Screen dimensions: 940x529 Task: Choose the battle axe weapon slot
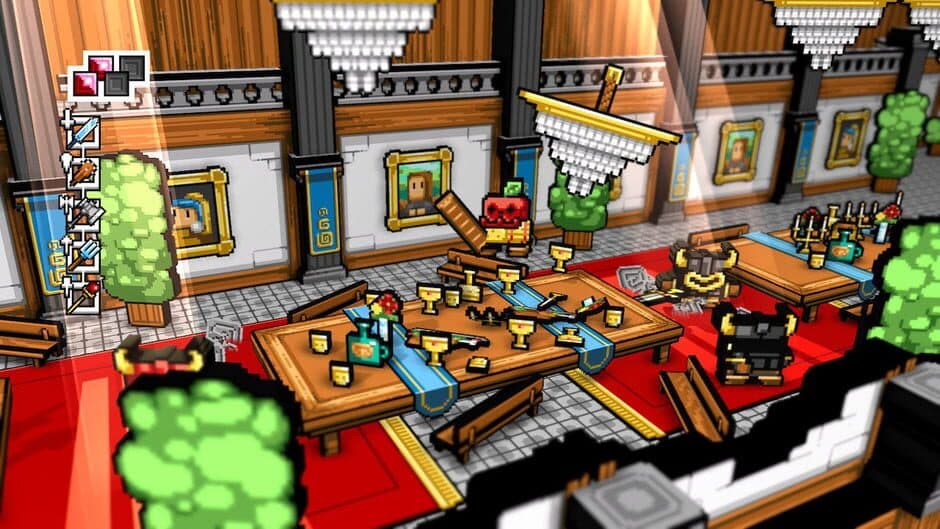(84, 212)
